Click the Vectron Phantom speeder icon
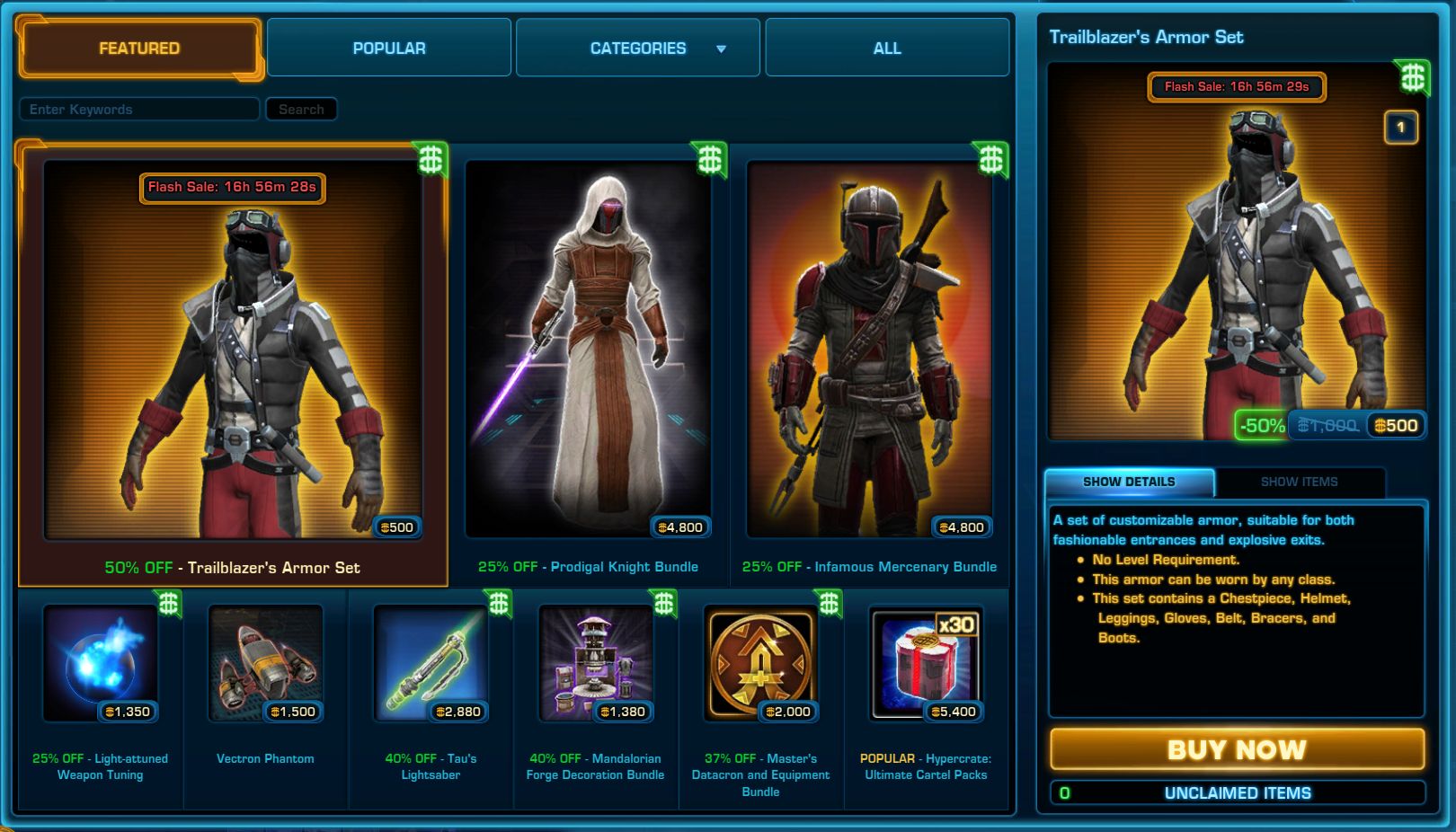The height and width of the screenshot is (832, 1456). (x=264, y=663)
